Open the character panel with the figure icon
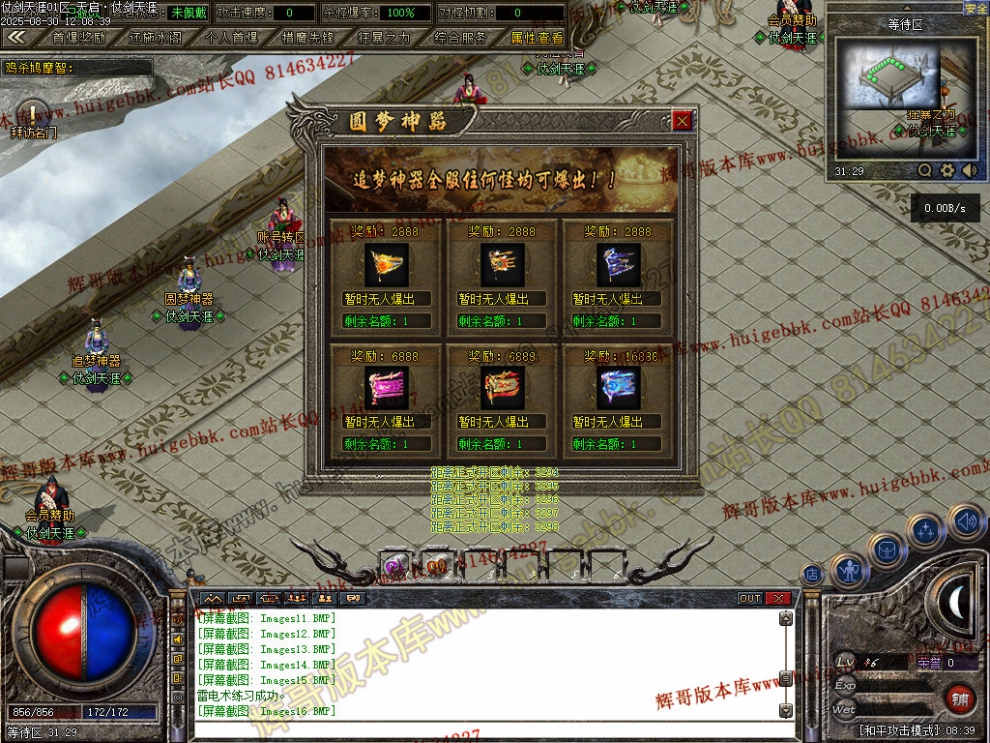990x743 pixels. click(849, 571)
